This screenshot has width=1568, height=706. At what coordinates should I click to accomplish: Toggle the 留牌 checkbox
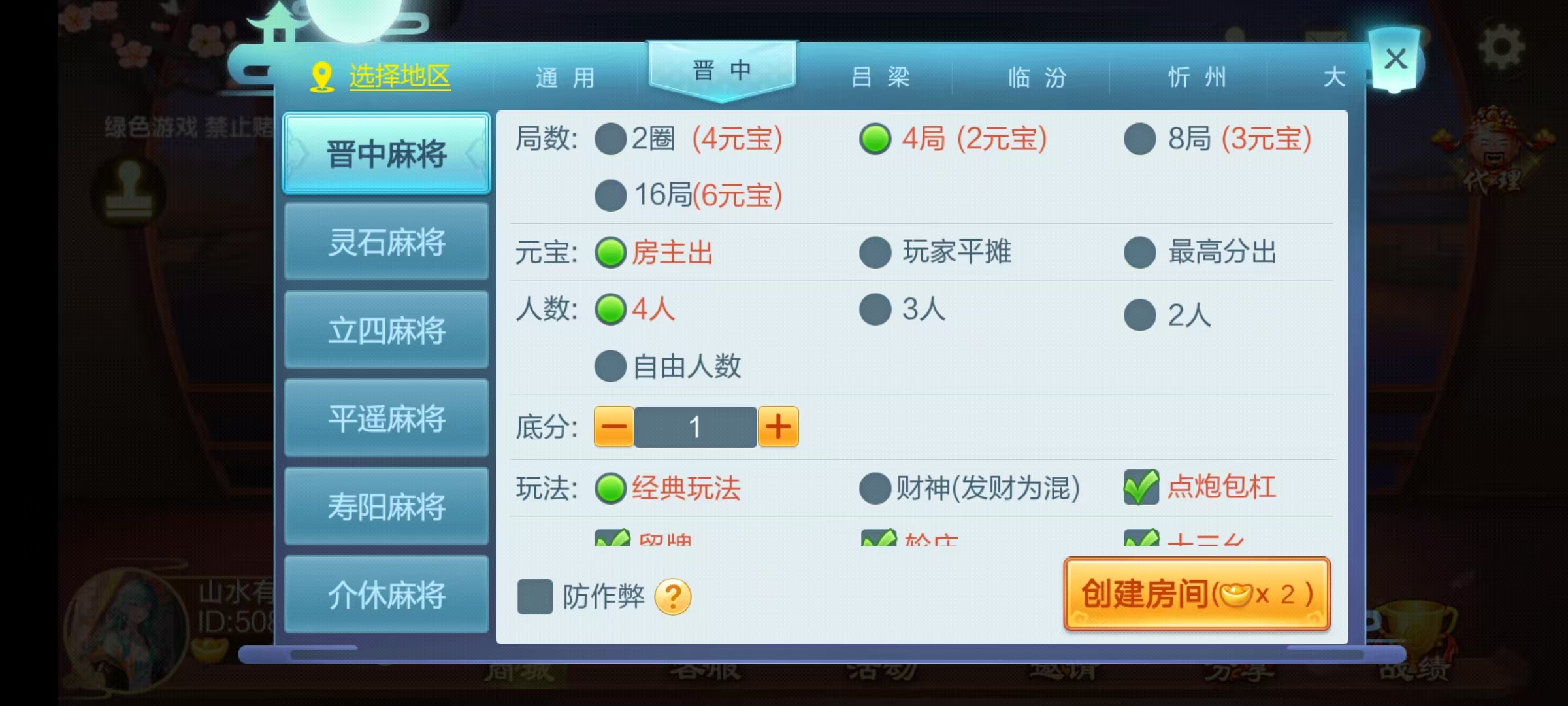[612, 537]
